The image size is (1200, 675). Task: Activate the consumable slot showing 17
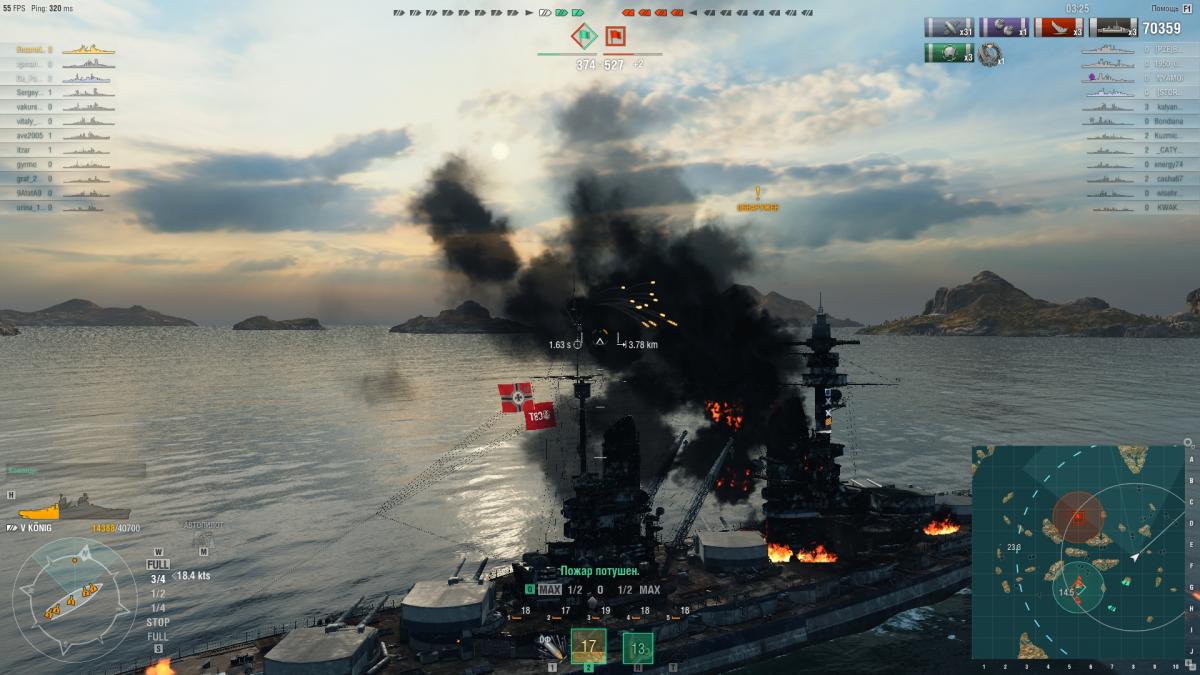click(x=588, y=646)
